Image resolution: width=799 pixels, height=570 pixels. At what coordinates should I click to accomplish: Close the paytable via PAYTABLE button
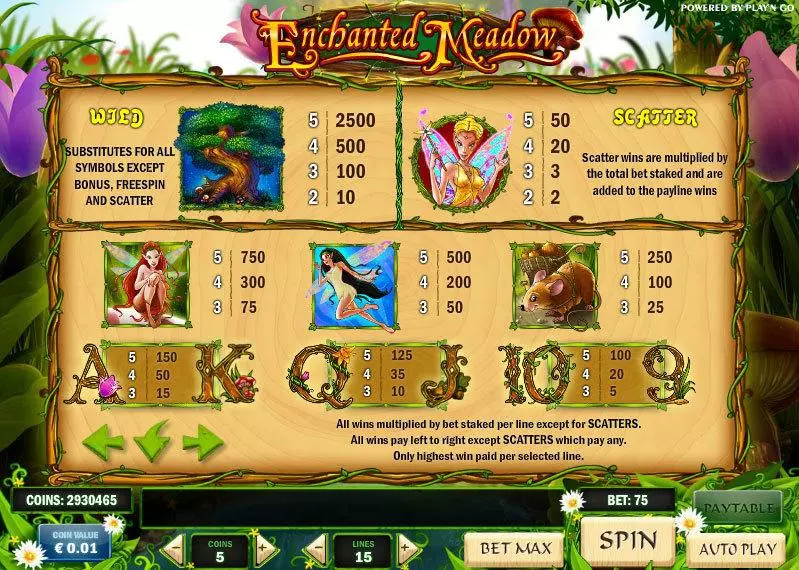tap(739, 507)
